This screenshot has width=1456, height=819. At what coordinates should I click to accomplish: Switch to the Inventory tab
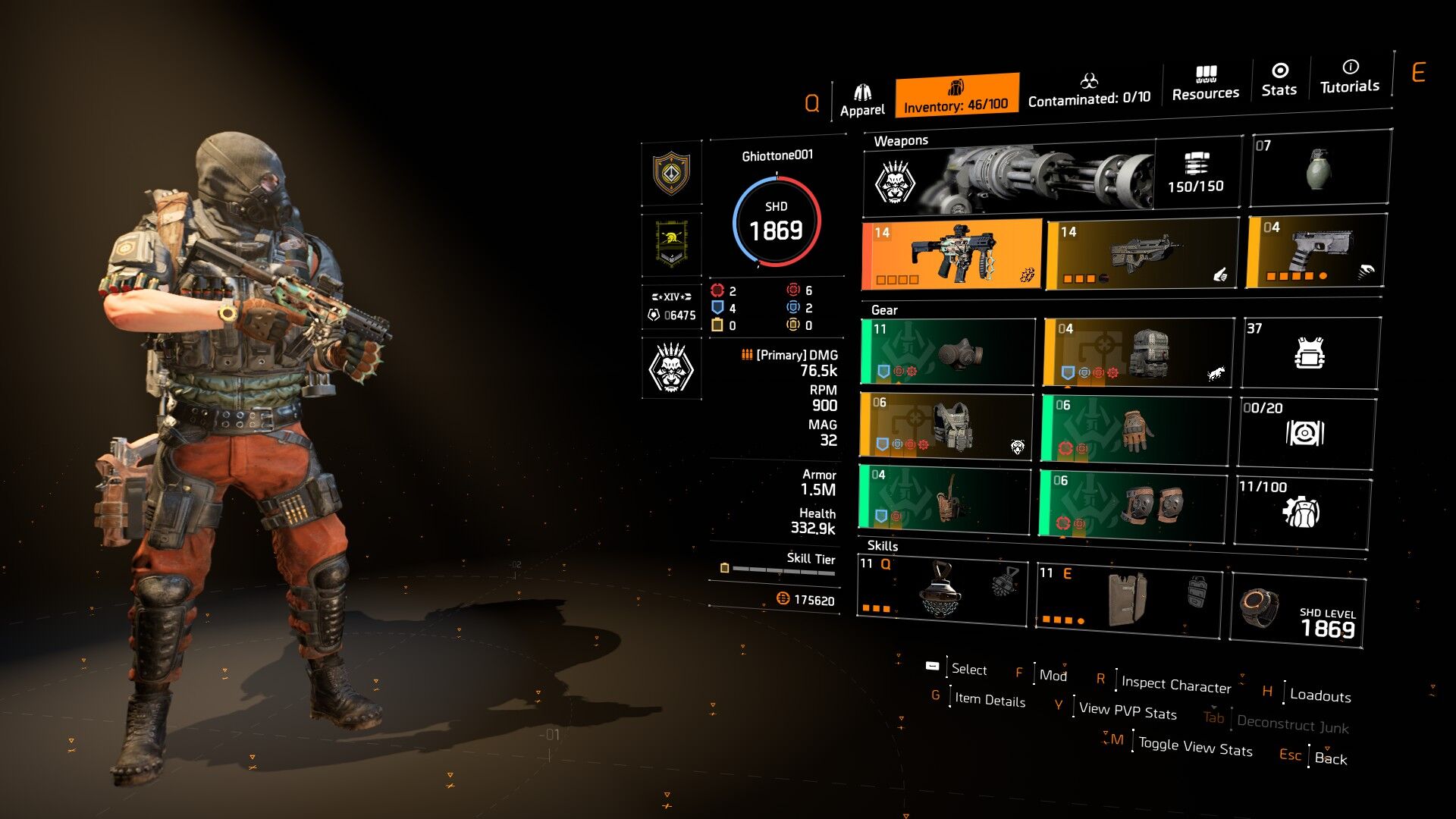(x=956, y=96)
